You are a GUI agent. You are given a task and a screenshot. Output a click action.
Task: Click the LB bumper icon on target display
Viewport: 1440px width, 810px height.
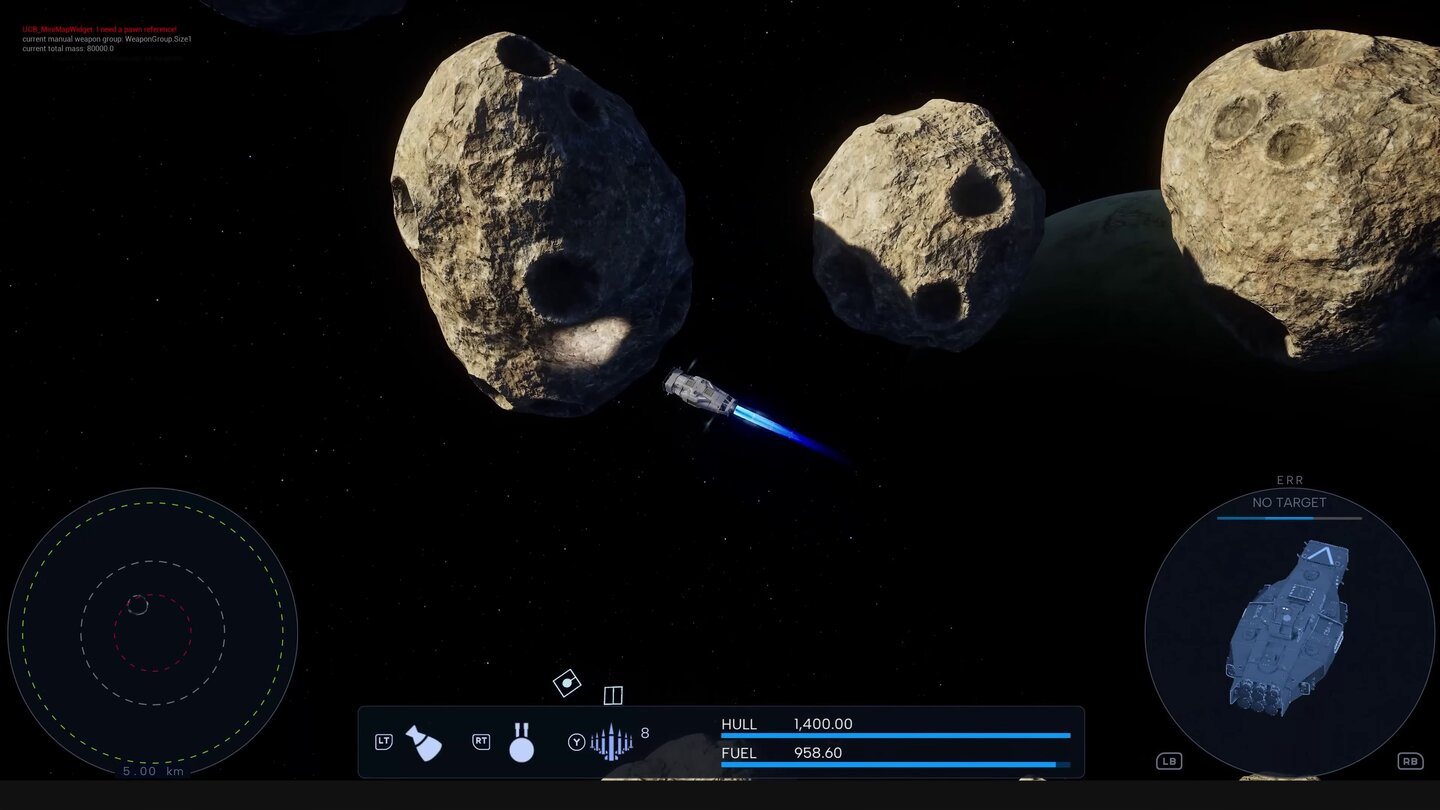(x=1168, y=761)
